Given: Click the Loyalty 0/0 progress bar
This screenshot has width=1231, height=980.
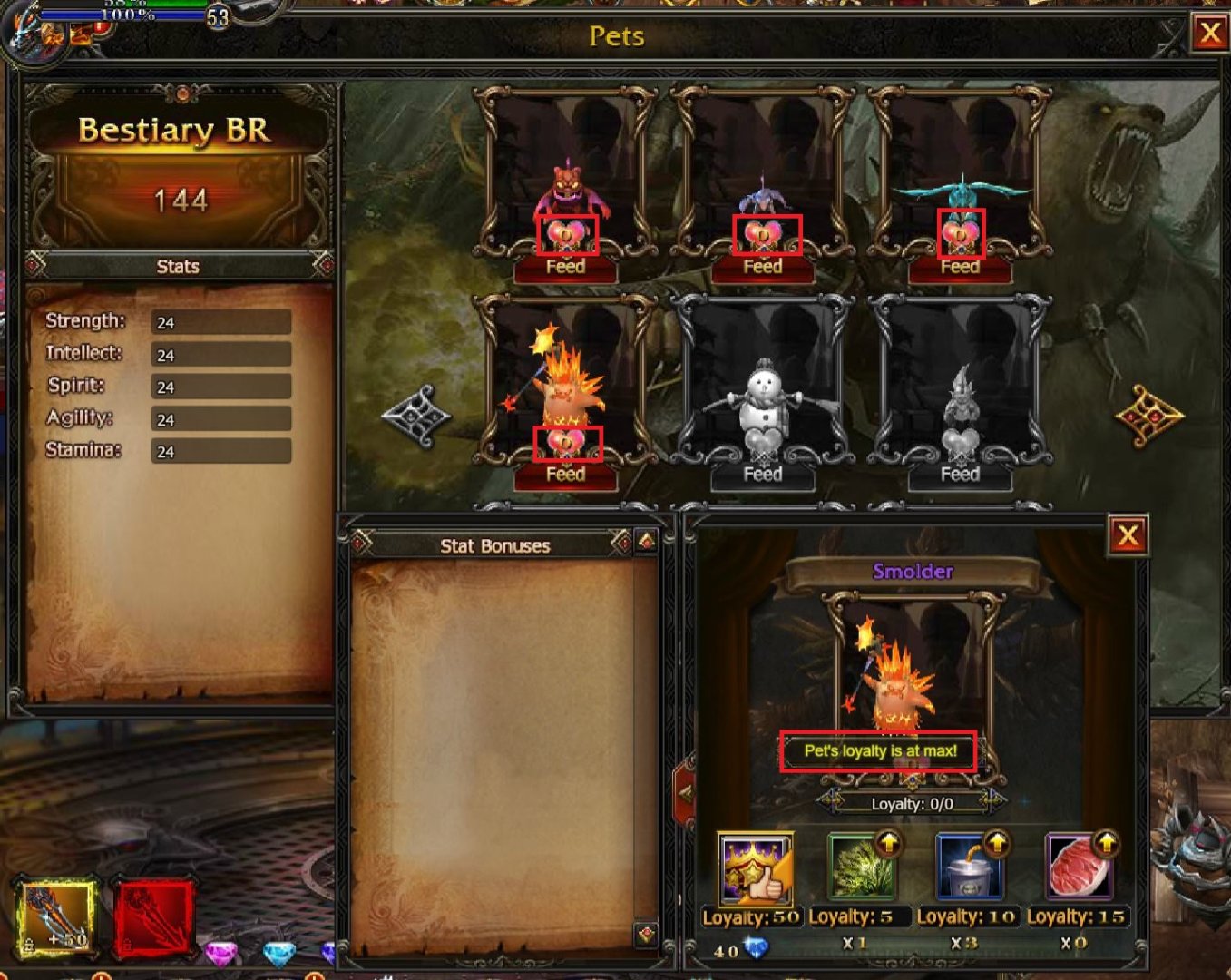Looking at the screenshot, I should [x=912, y=803].
